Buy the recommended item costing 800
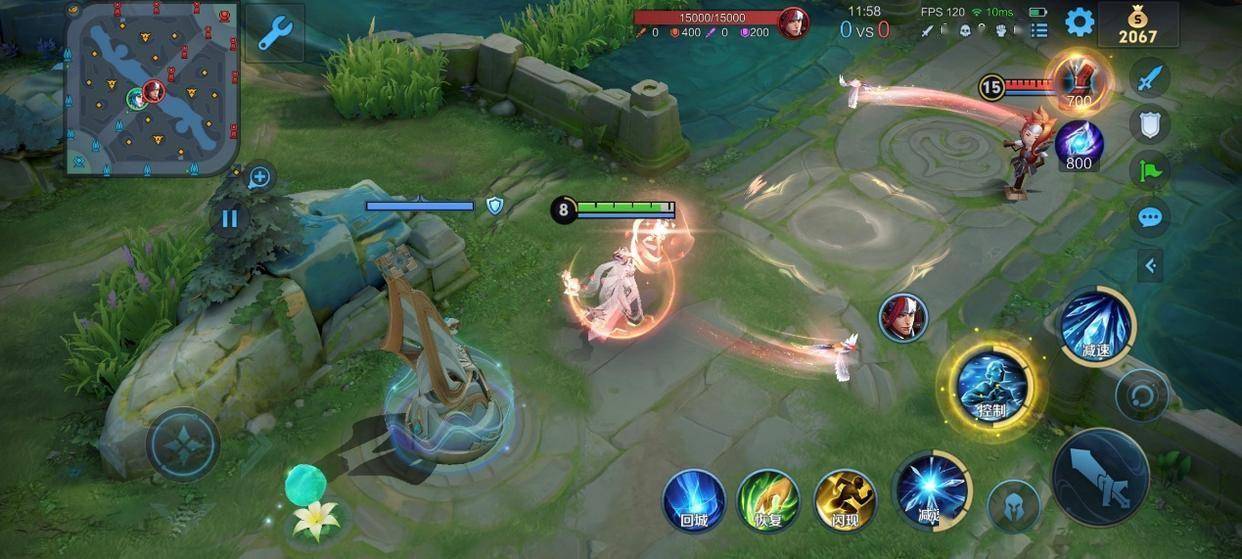The height and width of the screenshot is (559, 1242). (x=1079, y=145)
